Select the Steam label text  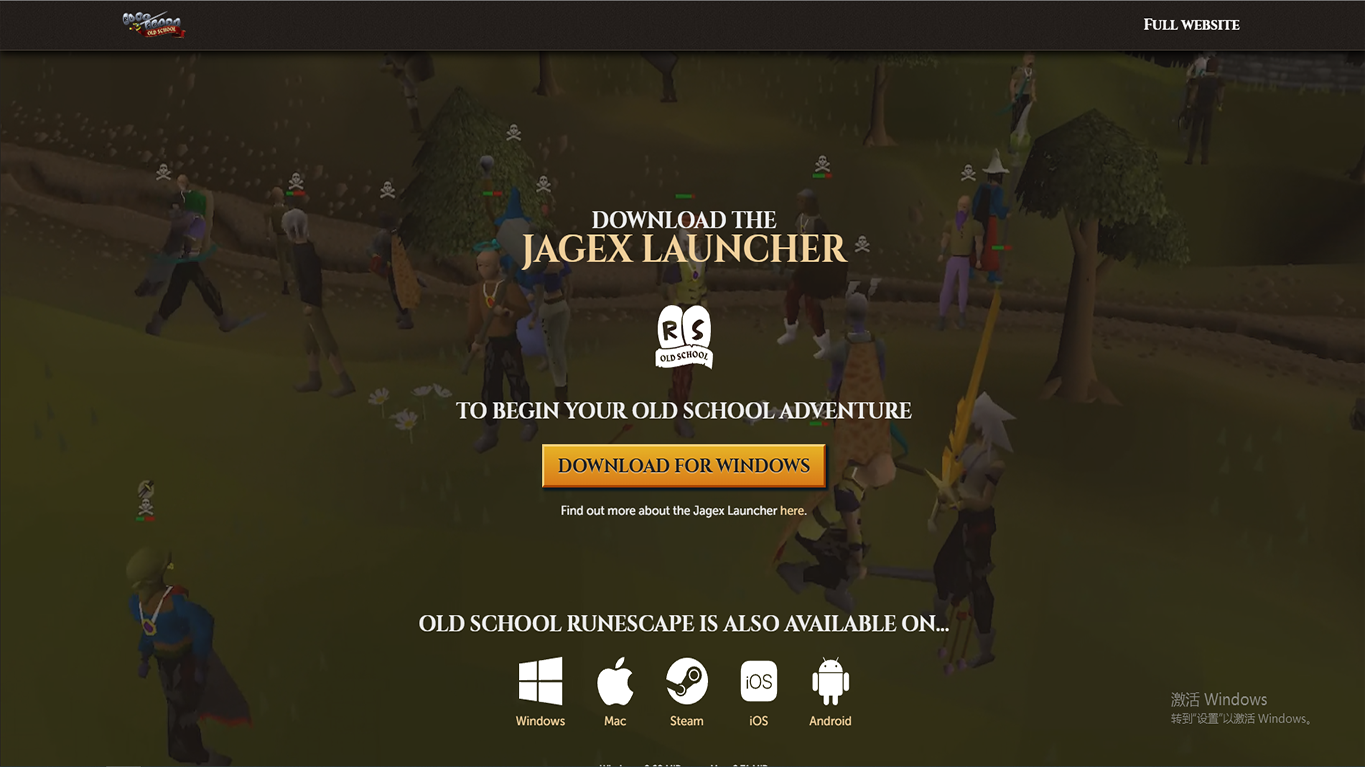[686, 720]
